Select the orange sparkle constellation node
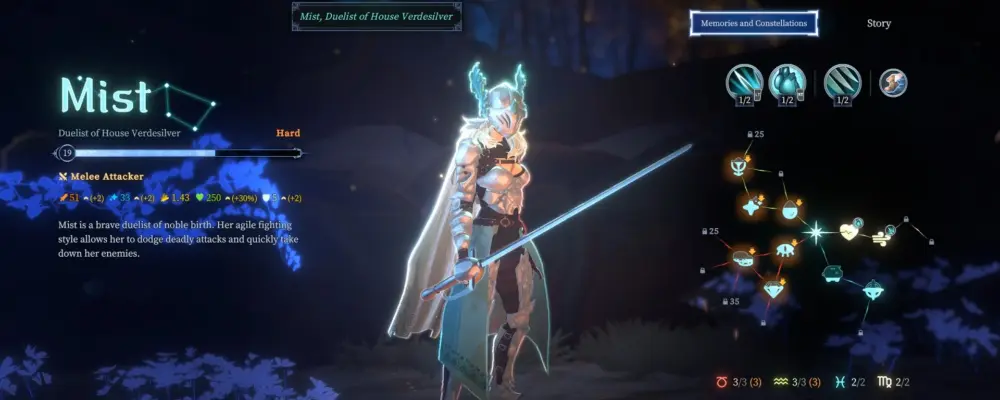The height and width of the screenshot is (400, 1000). [x=751, y=206]
